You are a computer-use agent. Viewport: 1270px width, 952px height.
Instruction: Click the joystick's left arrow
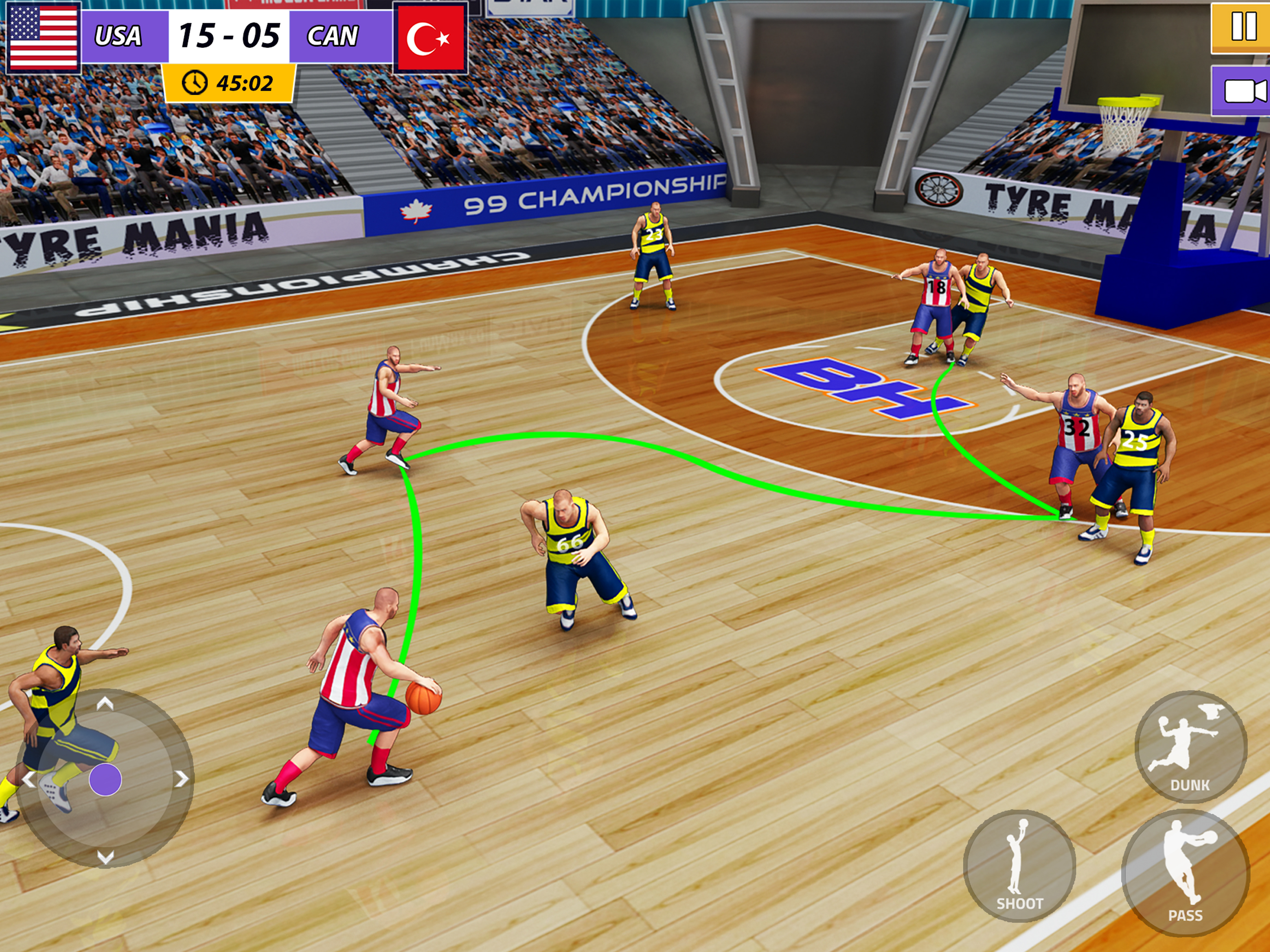(28, 779)
